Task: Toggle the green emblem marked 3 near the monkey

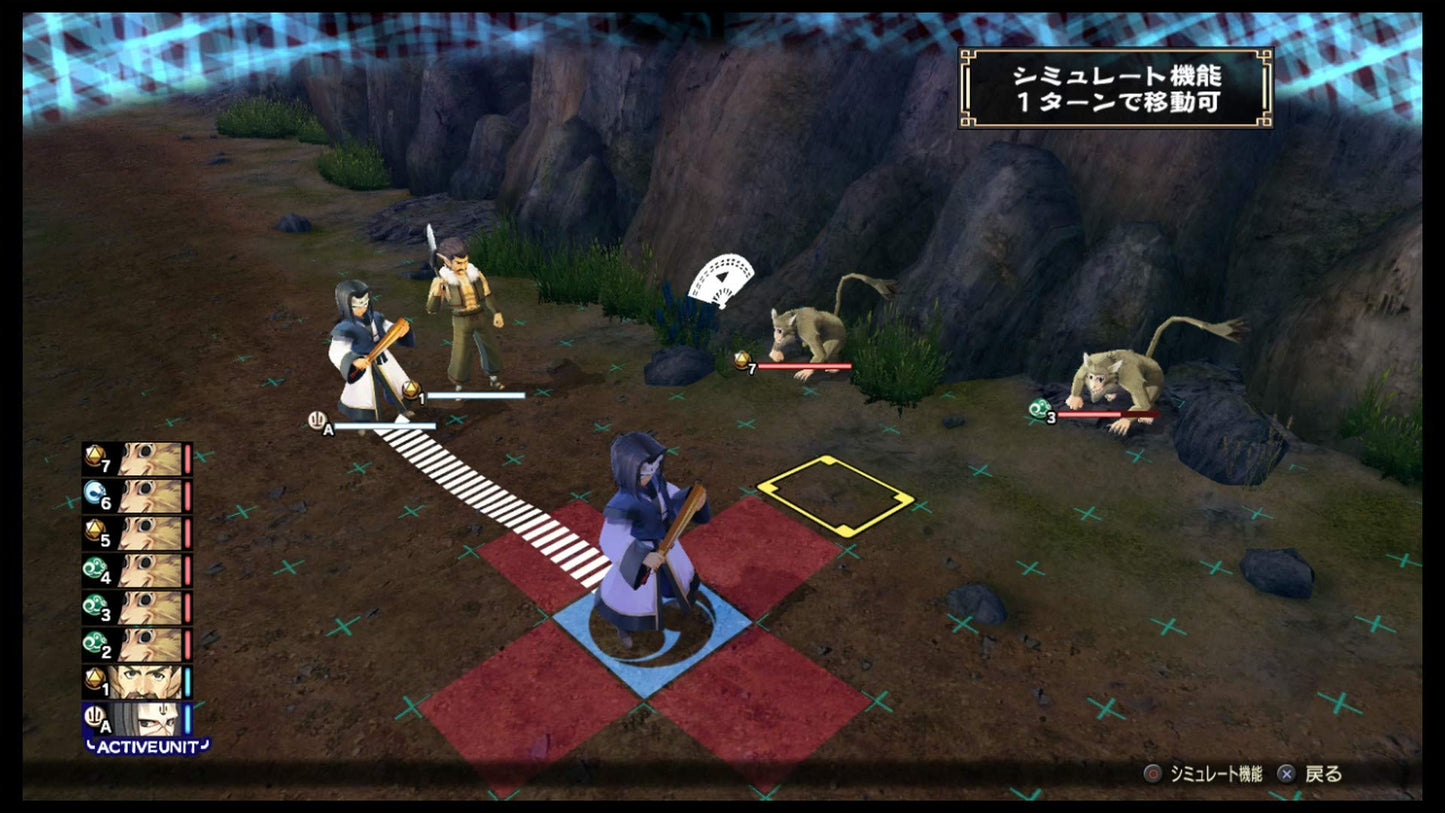Action: tap(1037, 409)
